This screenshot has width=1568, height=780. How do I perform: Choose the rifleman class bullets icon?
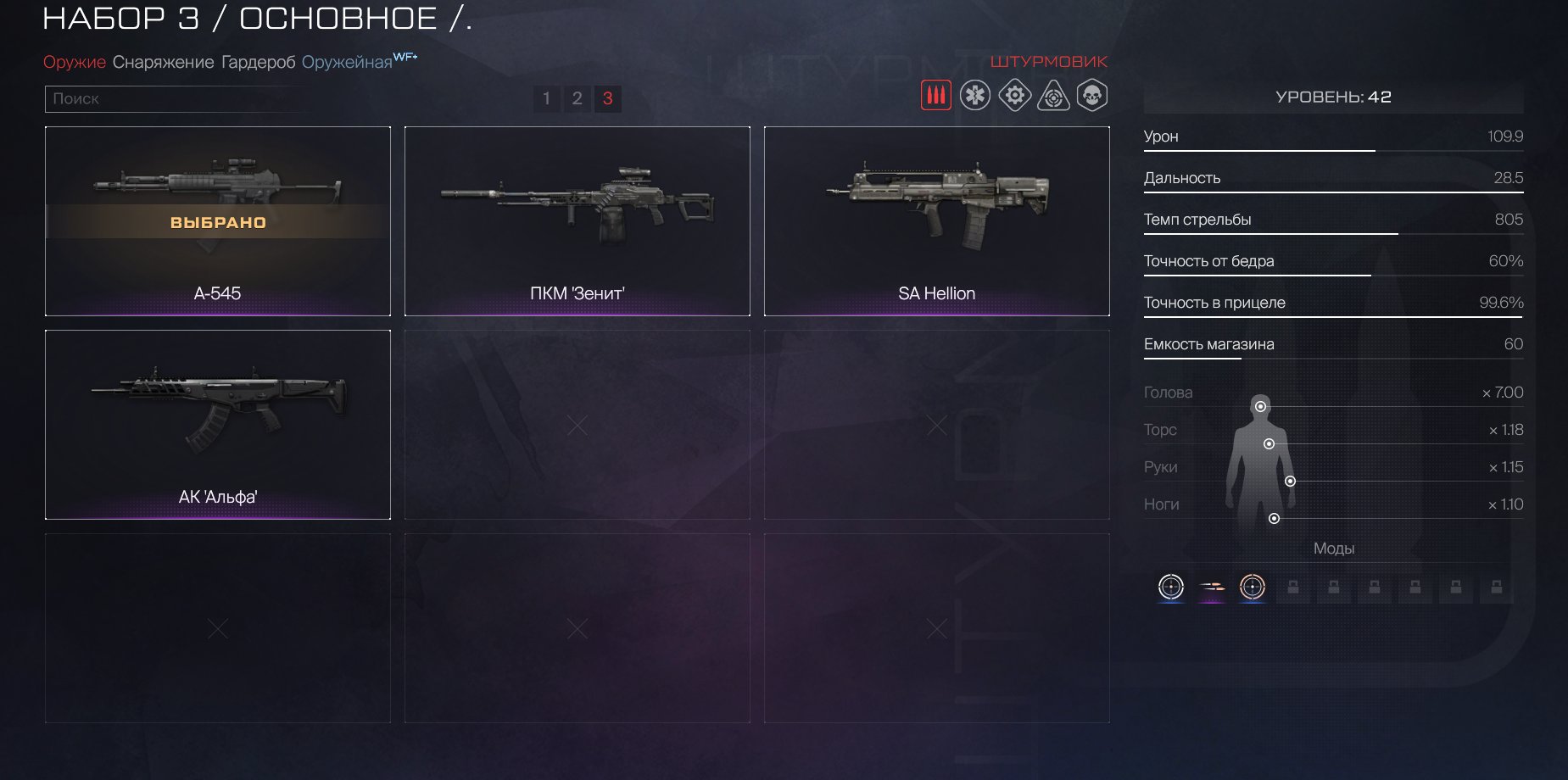936,96
